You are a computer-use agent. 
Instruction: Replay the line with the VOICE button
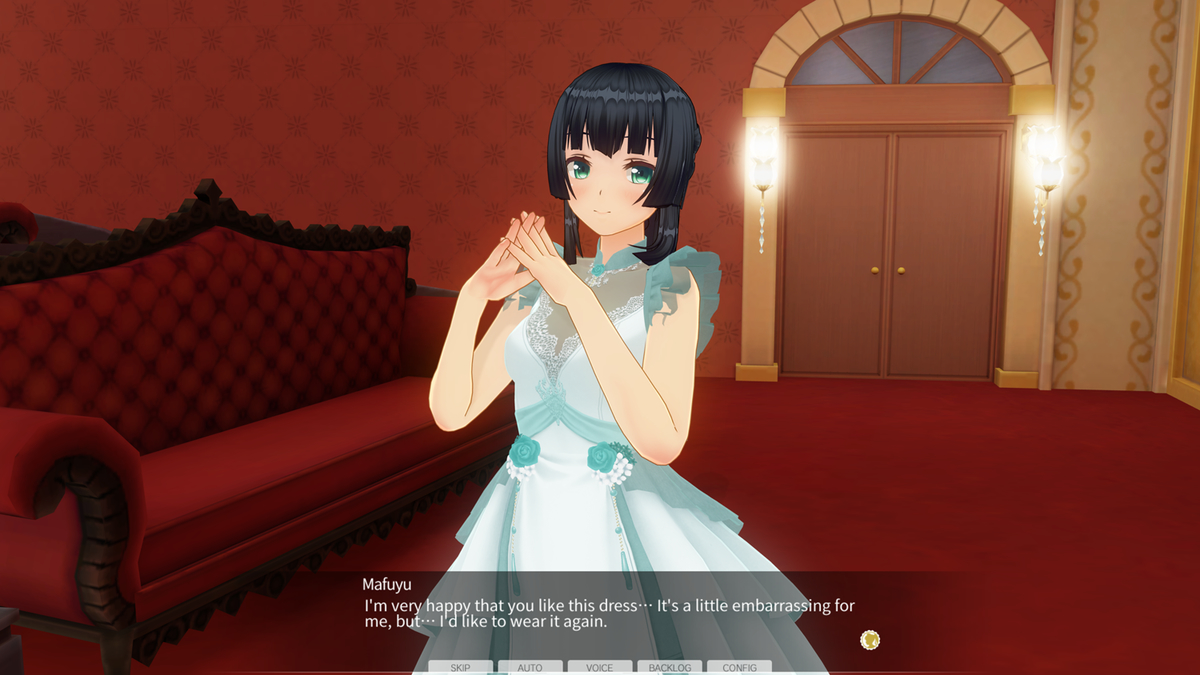600,667
